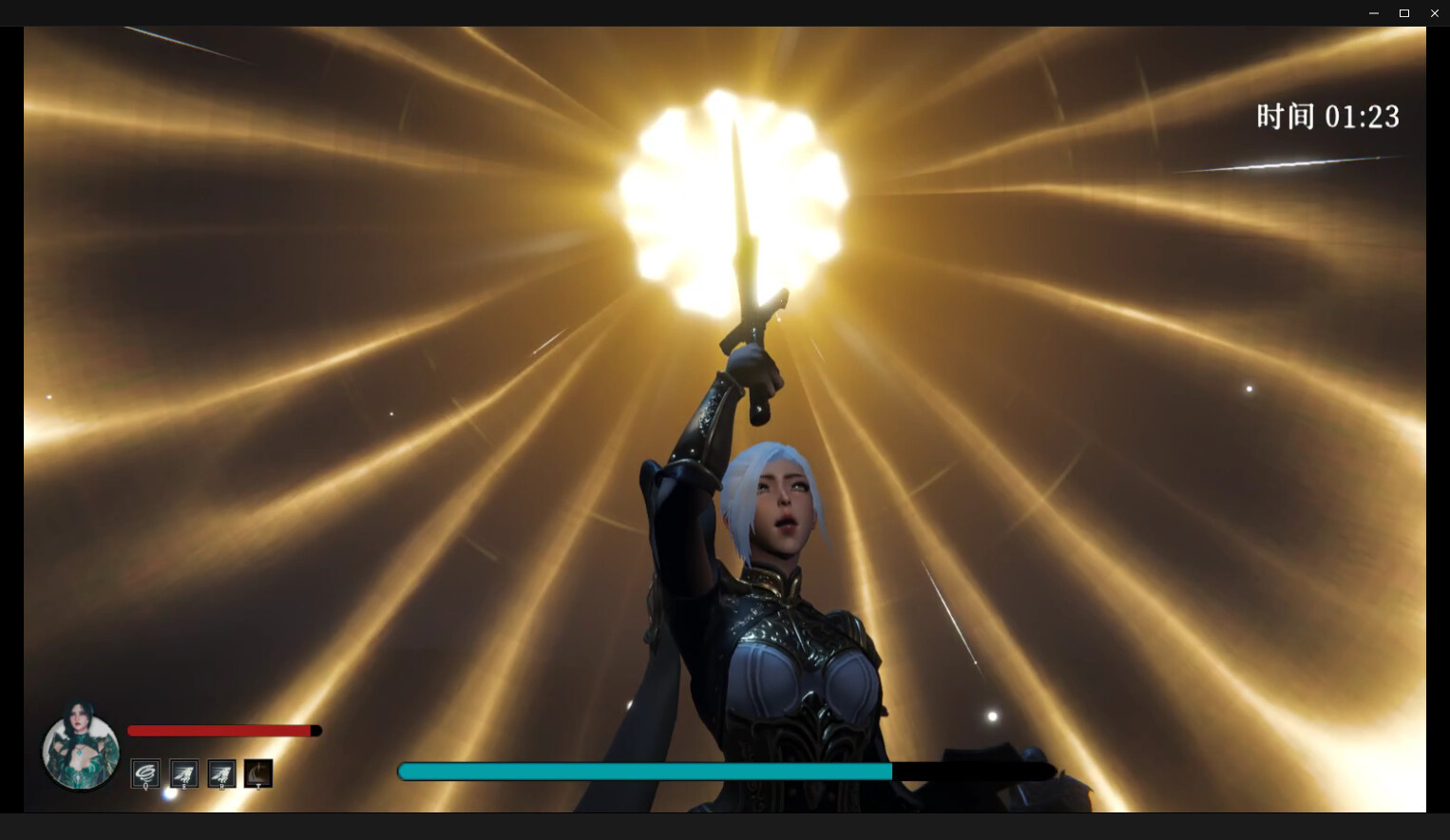Maximize the game window

coord(1403,13)
